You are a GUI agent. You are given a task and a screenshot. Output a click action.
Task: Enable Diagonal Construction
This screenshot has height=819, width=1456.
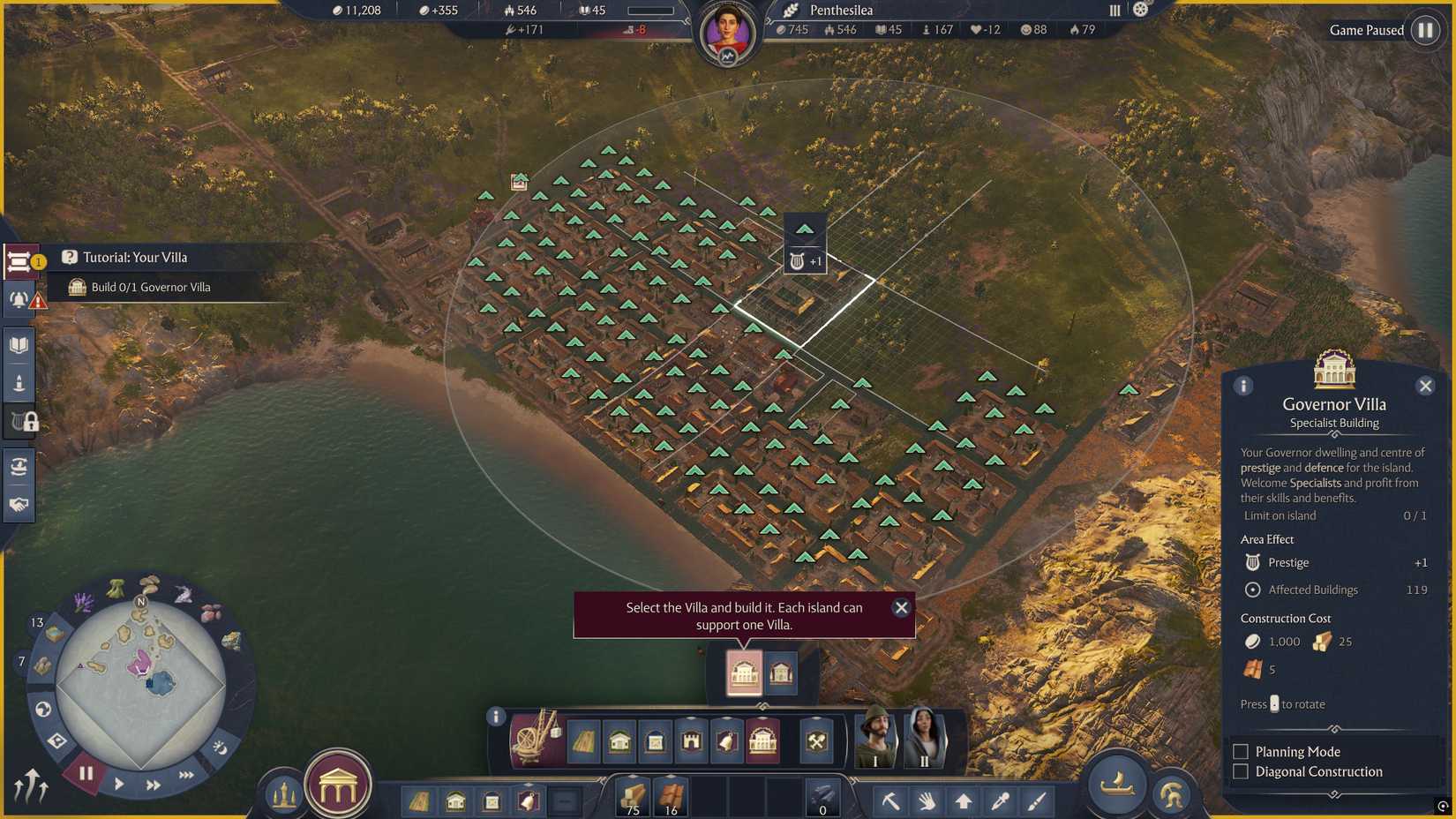[x=1241, y=771]
